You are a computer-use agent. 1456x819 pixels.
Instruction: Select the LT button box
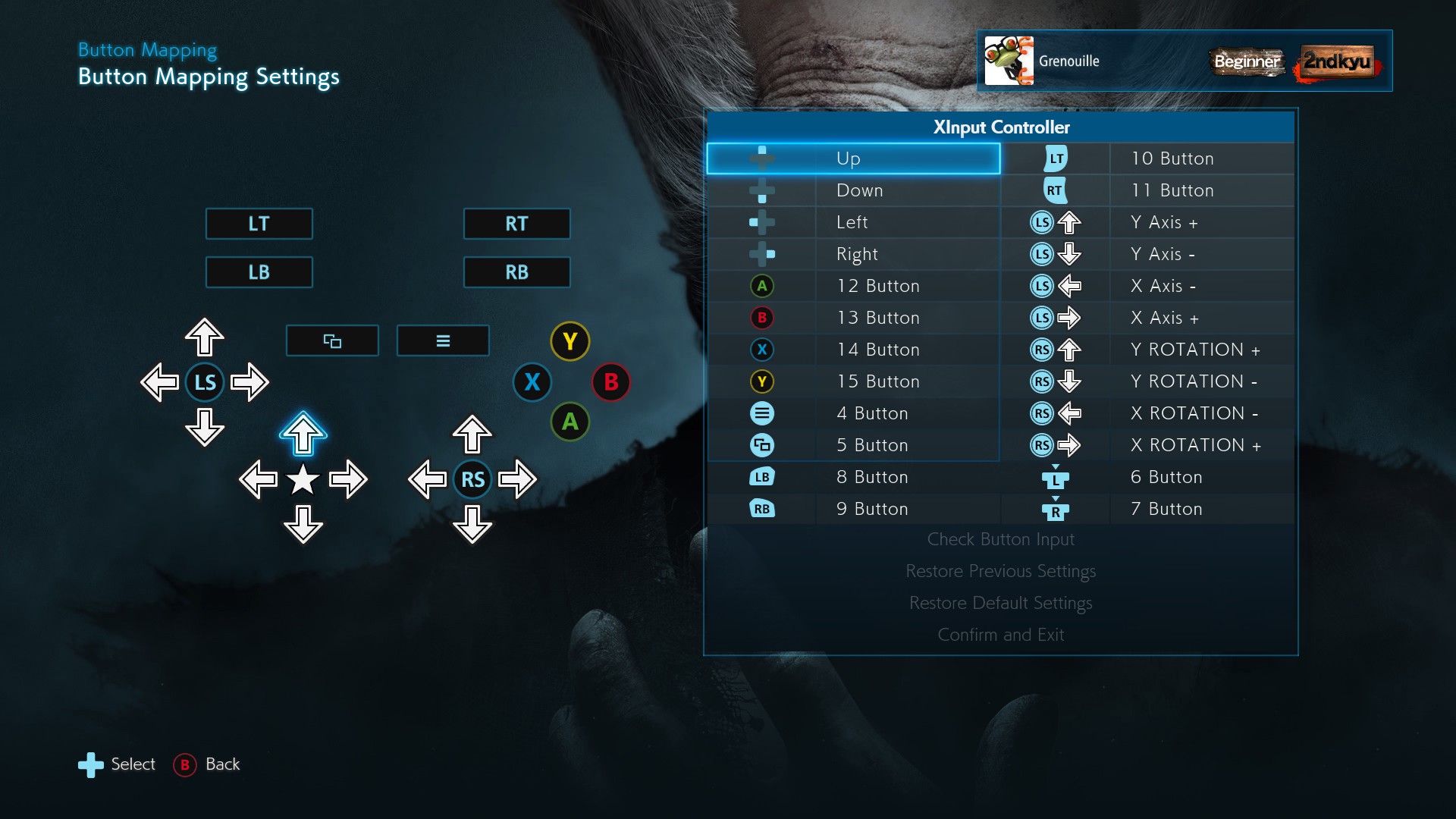pyautogui.click(x=259, y=224)
